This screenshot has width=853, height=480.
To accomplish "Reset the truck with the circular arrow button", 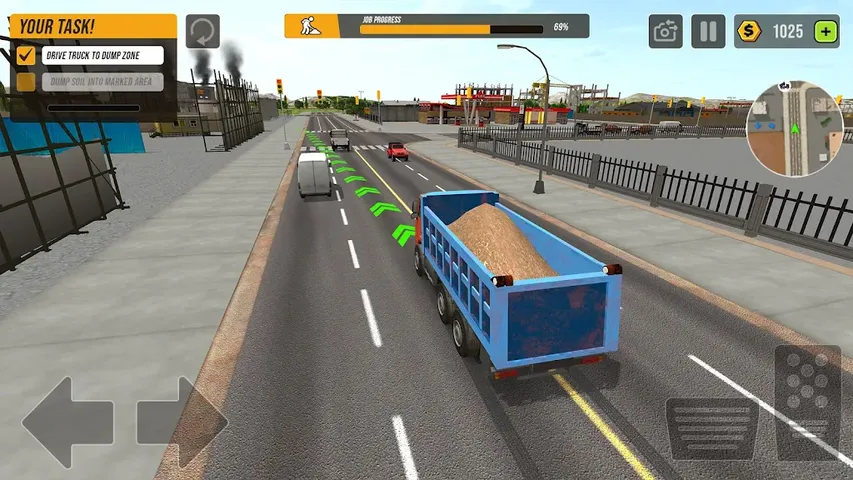I will (203, 31).
